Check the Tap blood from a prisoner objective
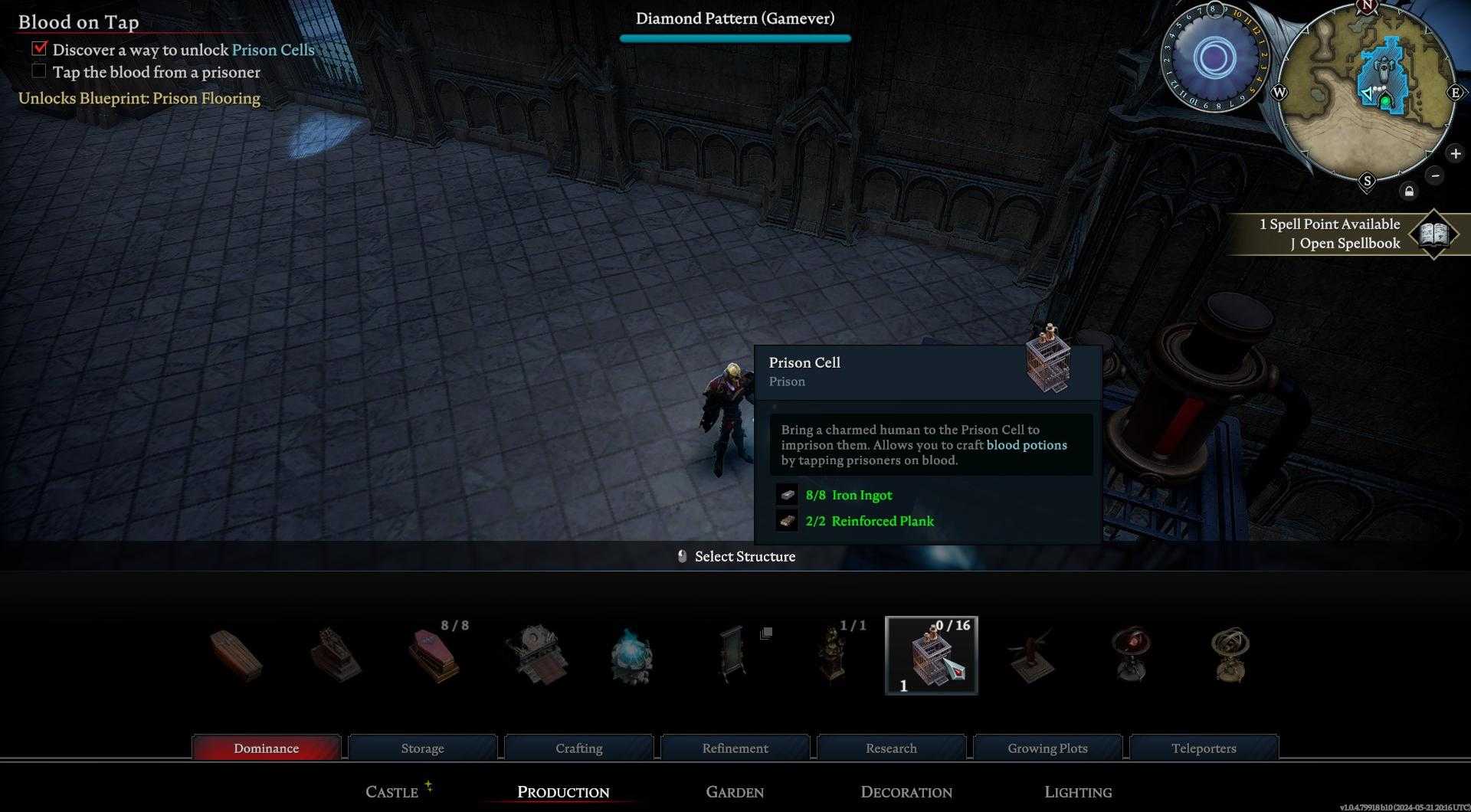The image size is (1471, 812). pos(38,70)
